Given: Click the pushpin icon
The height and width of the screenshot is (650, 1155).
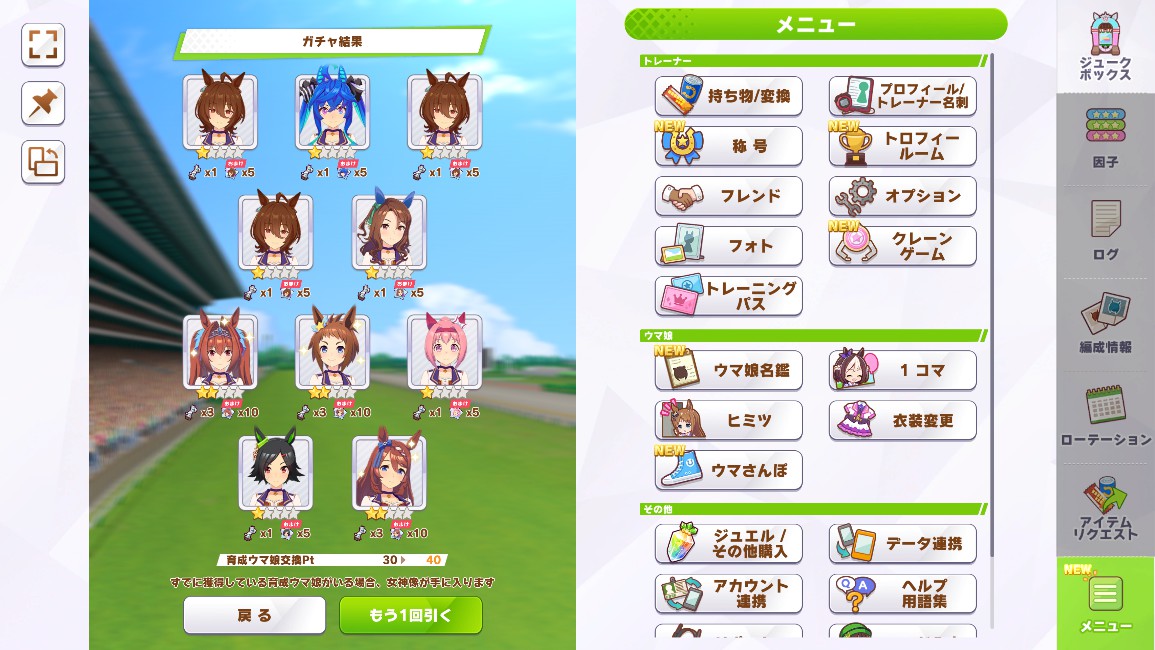Looking at the screenshot, I should coord(43,104).
